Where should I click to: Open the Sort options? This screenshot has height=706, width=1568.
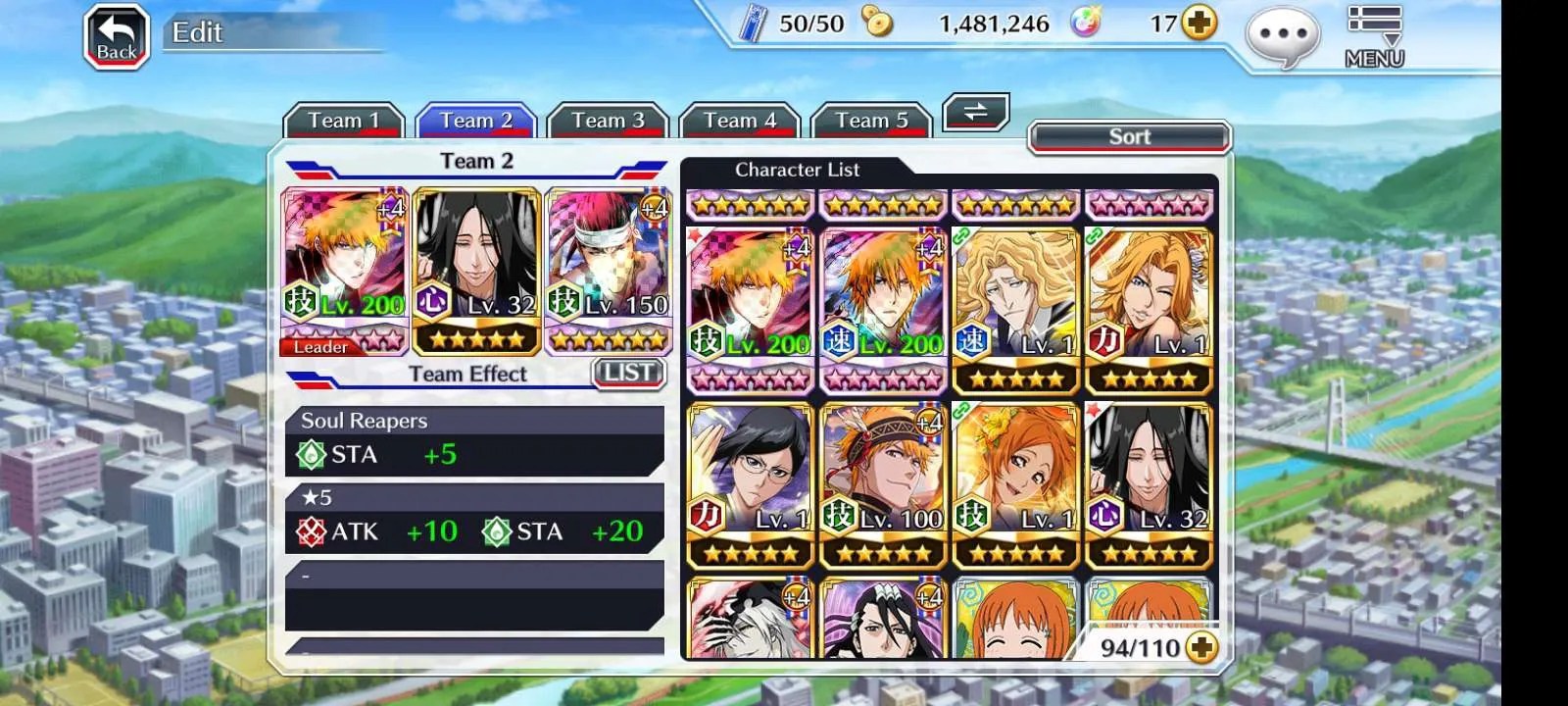pyautogui.click(x=1129, y=137)
